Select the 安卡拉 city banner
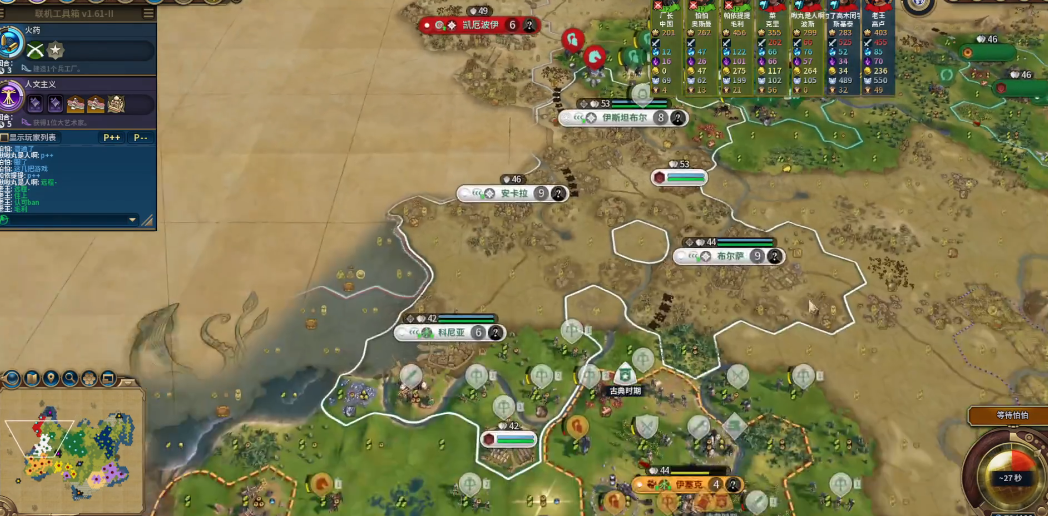1048x516 pixels. tap(513, 193)
